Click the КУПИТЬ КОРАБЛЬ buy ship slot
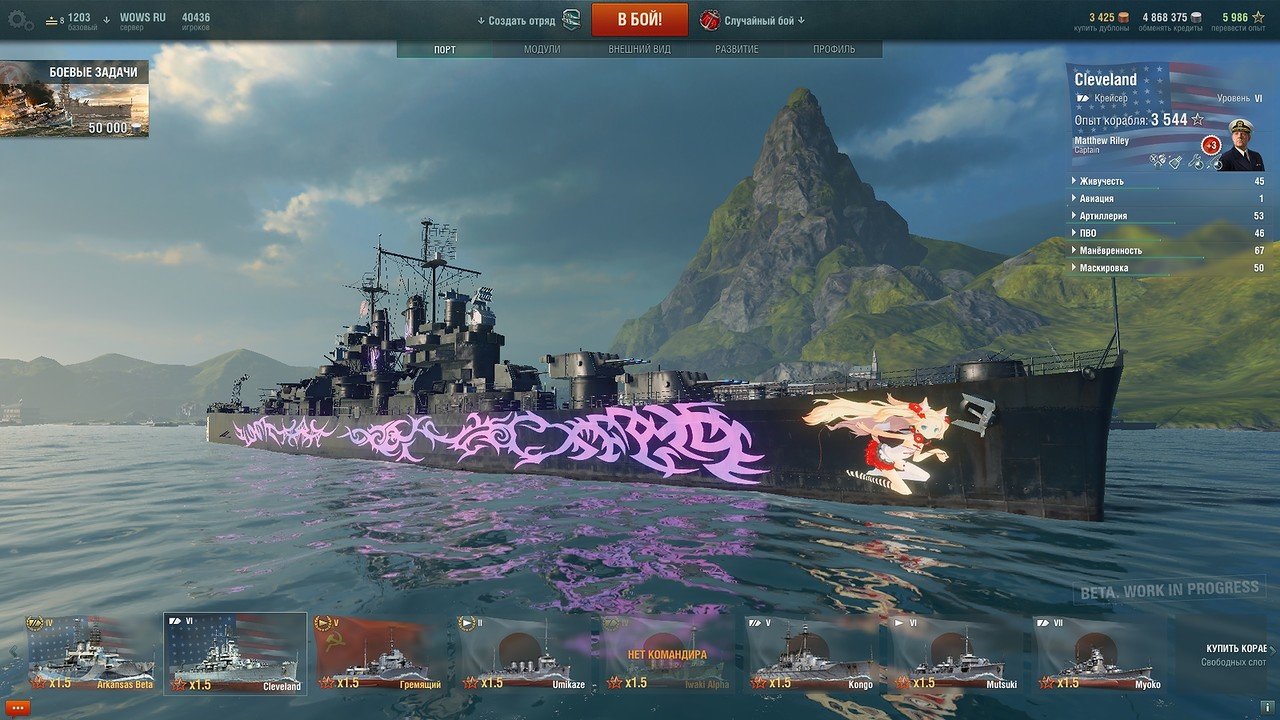 (1232, 654)
